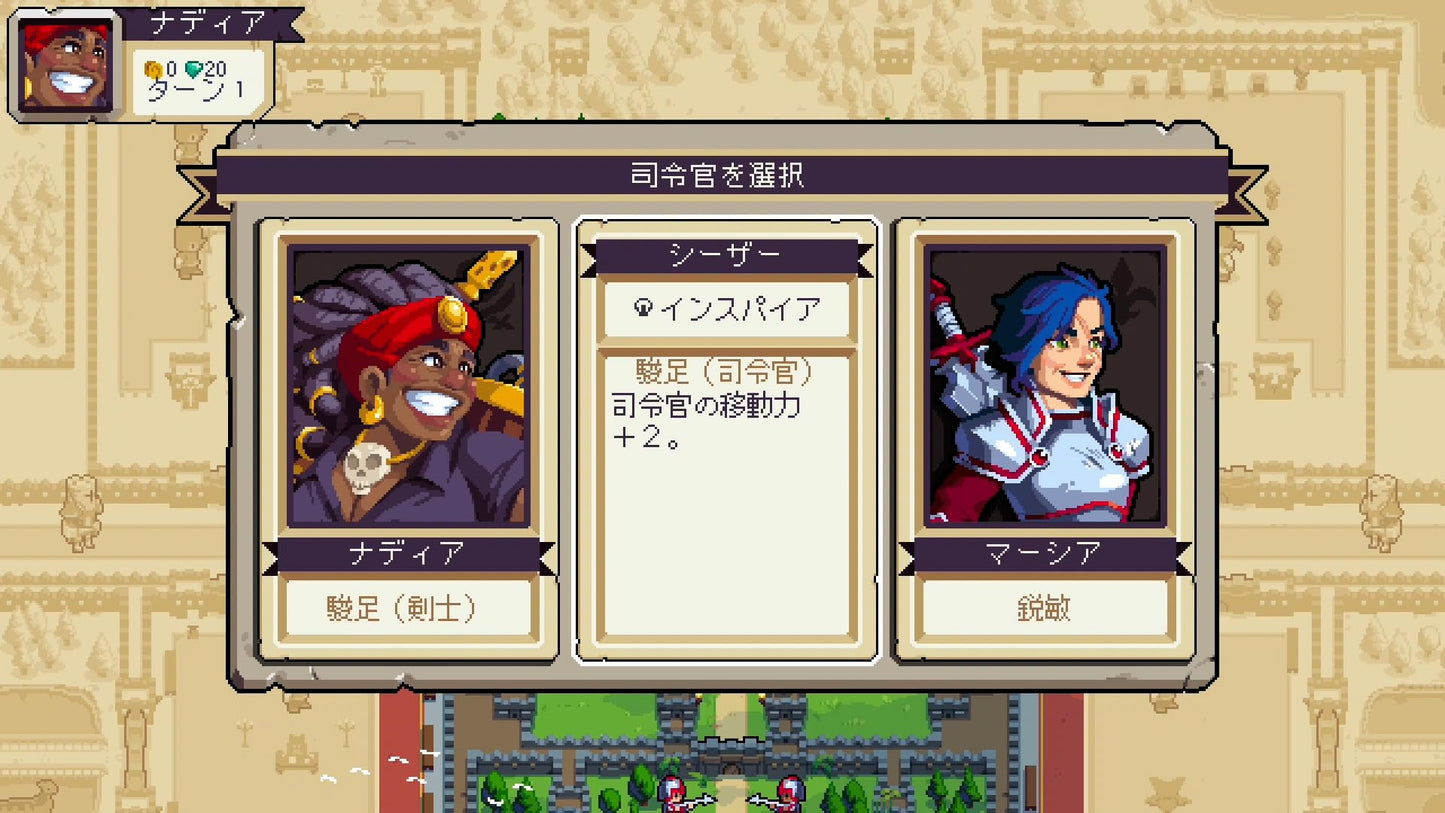This screenshot has width=1445, height=813.
Task: Click the green gemstone icon showing 20
Action: [196, 68]
